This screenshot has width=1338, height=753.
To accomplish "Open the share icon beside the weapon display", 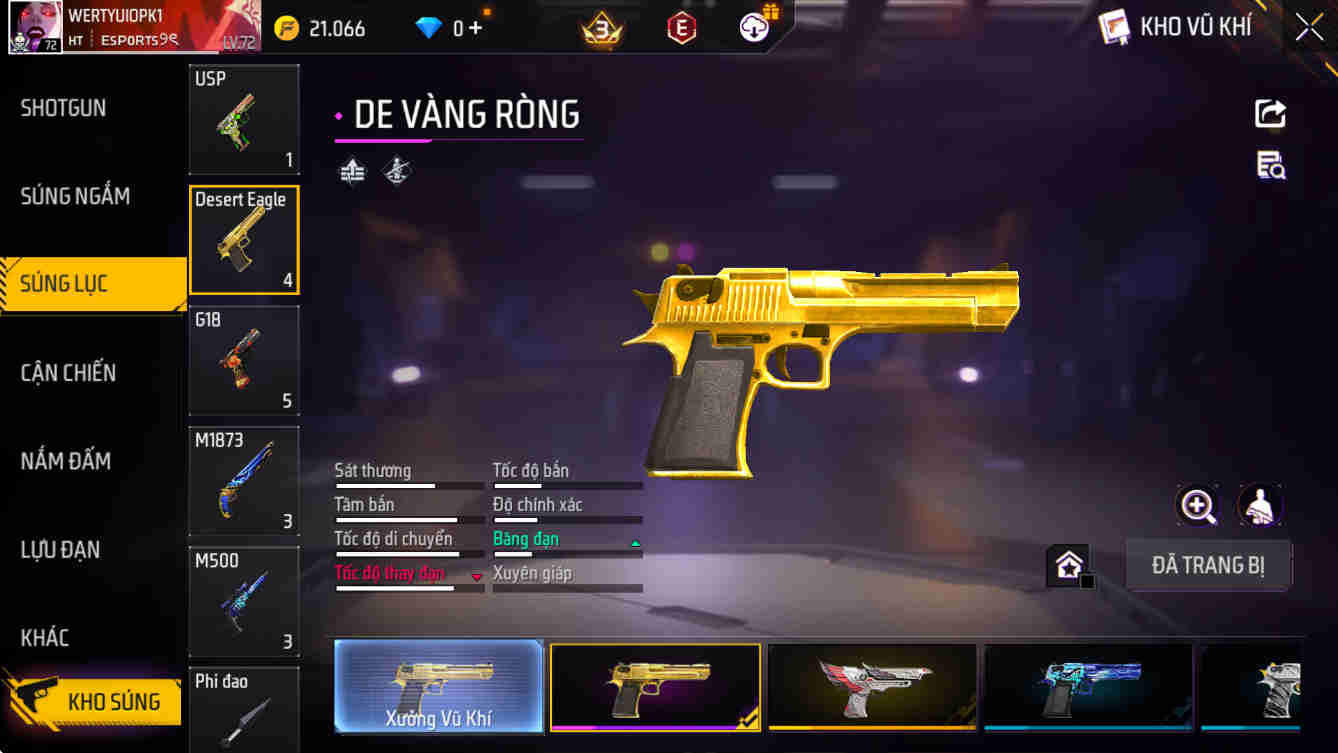I will click(x=1269, y=113).
